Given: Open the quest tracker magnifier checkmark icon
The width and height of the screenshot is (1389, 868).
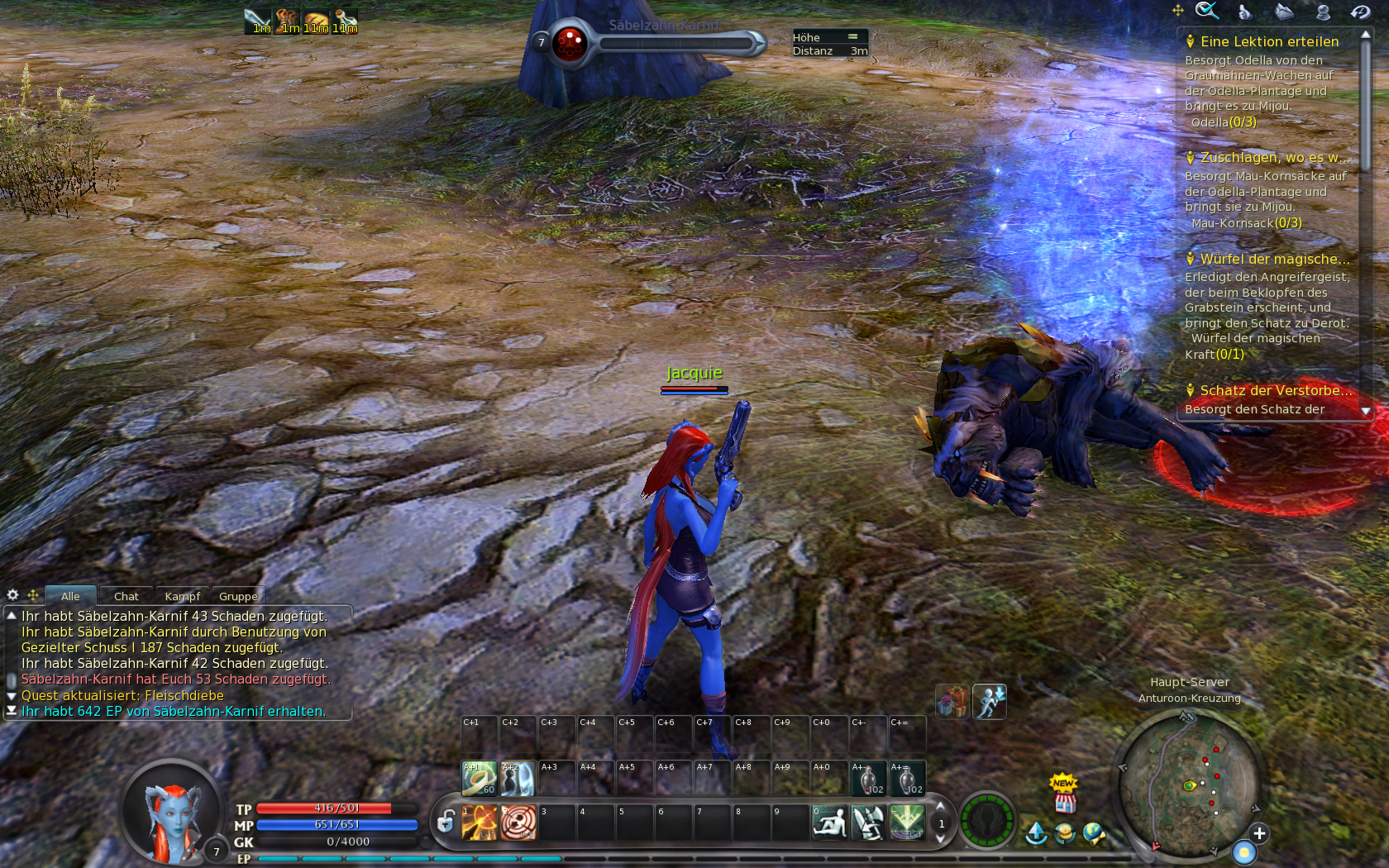Looking at the screenshot, I should (x=1207, y=11).
